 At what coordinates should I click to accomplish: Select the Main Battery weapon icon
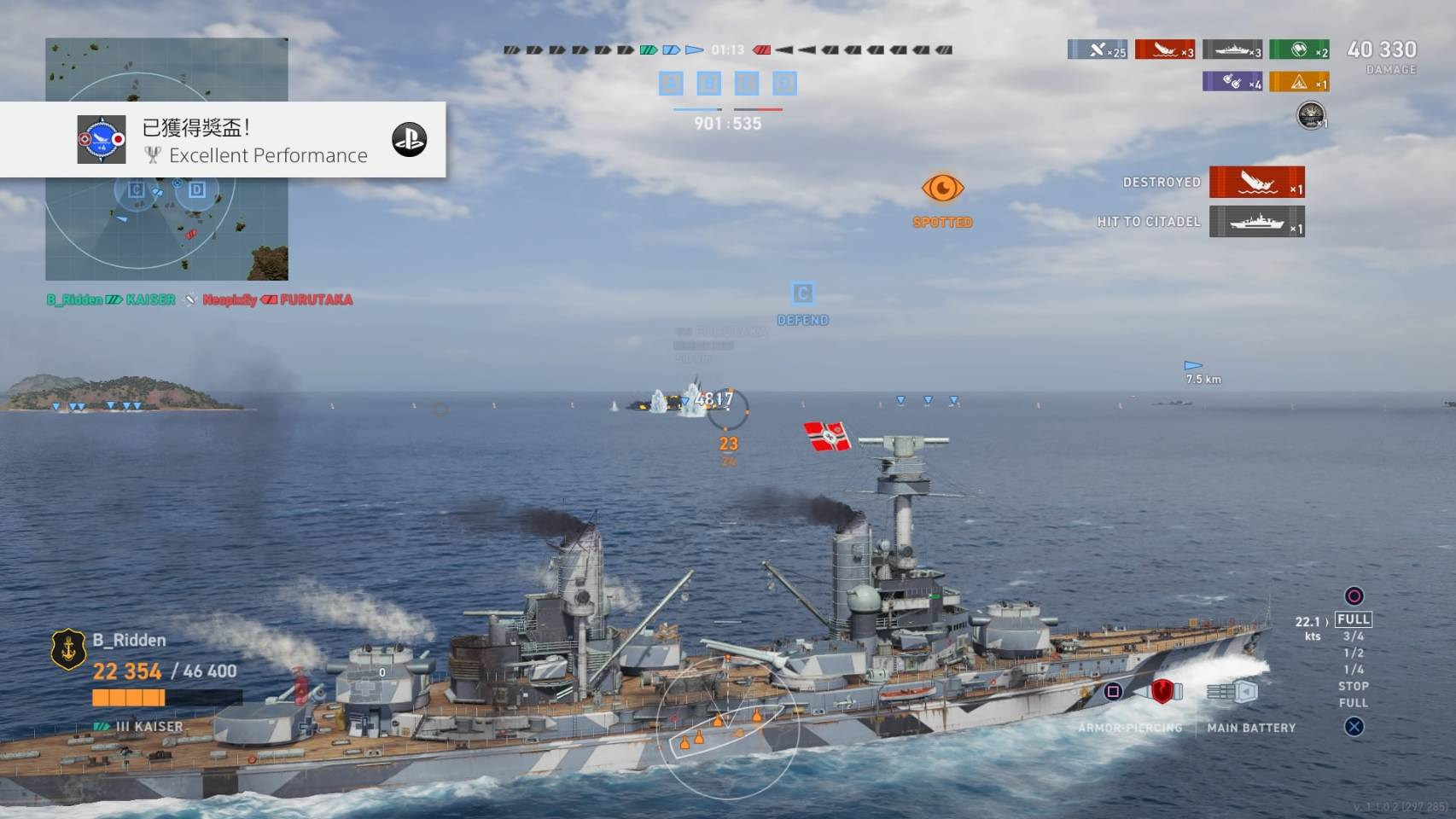[1232, 691]
